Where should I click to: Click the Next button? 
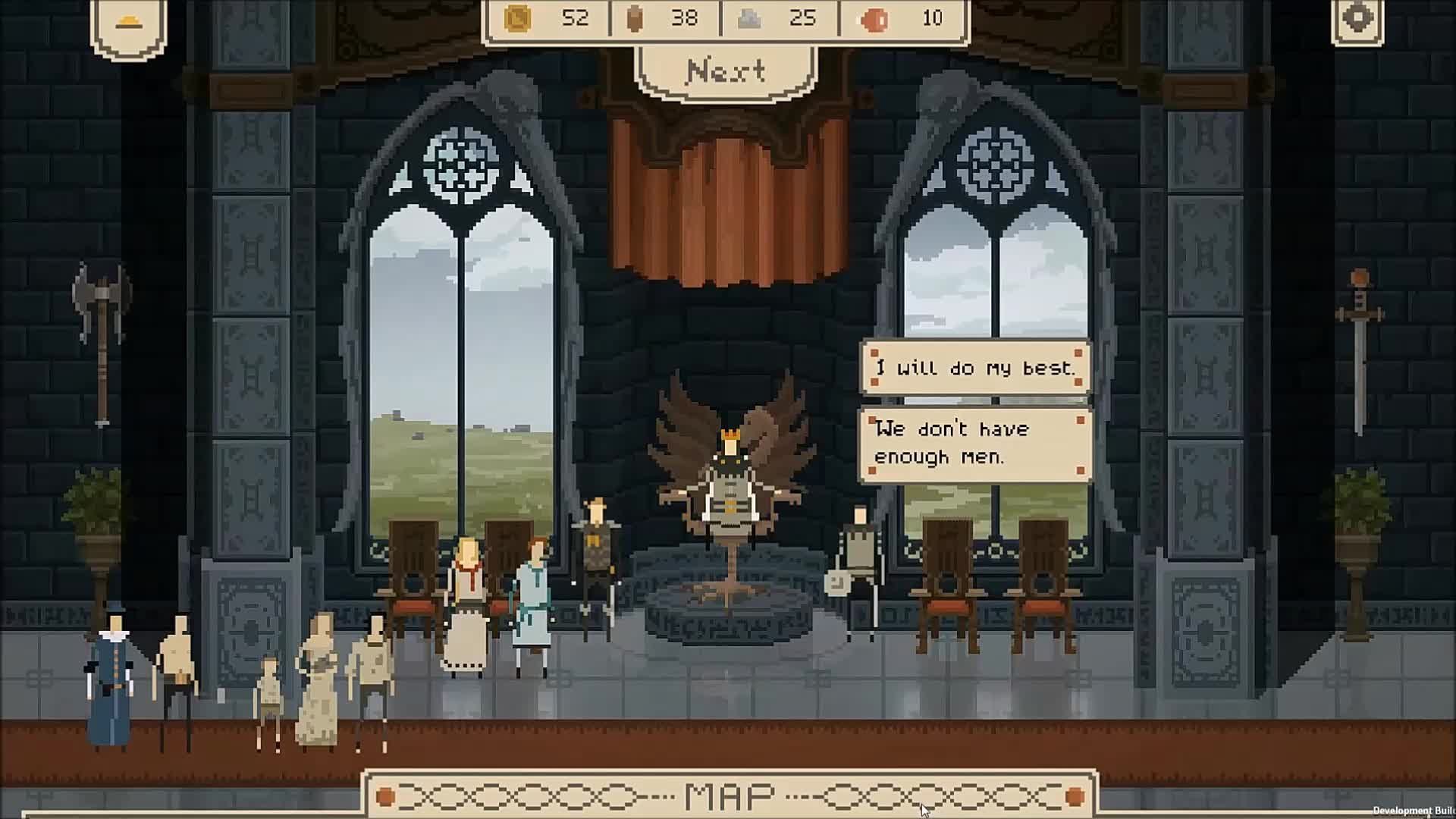pos(726,71)
